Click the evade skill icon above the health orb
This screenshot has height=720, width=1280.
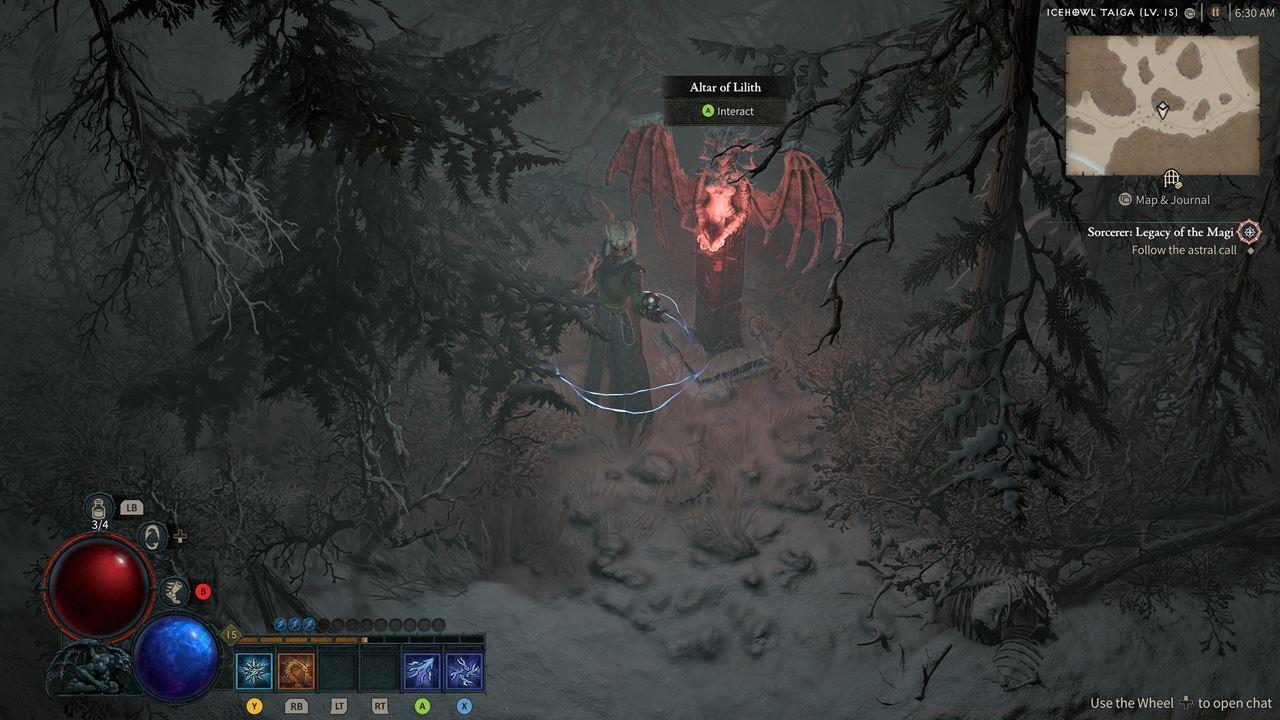point(152,537)
